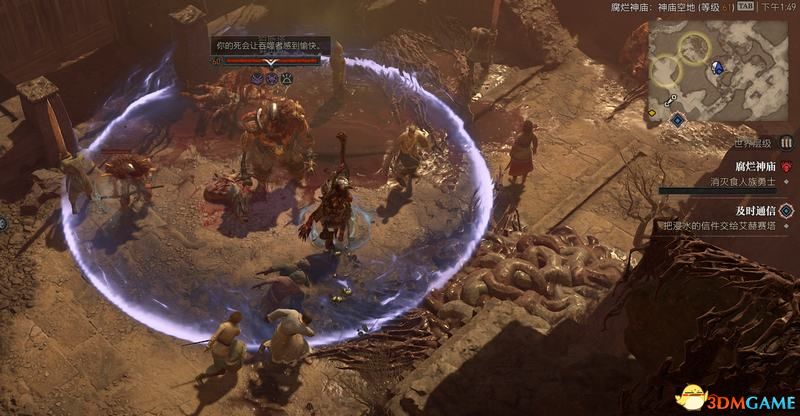Open the 世界层级 world tier button

click(x=786, y=143)
